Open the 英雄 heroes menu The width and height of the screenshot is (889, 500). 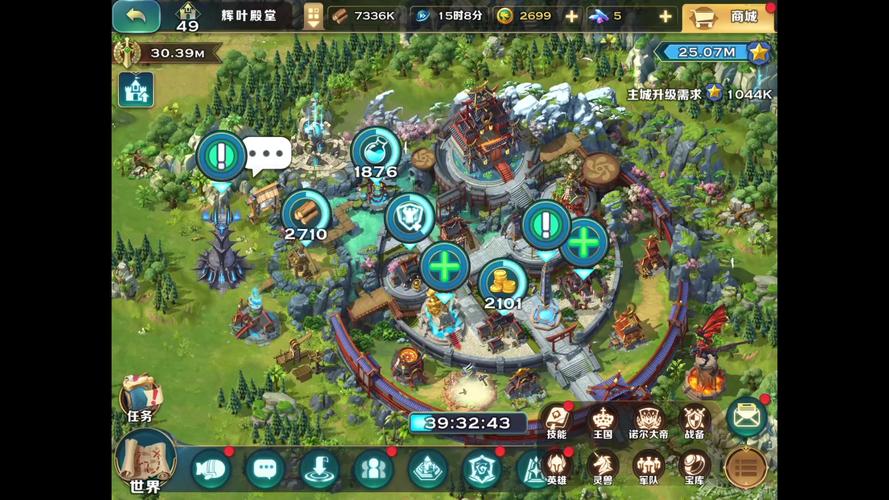click(557, 467)
